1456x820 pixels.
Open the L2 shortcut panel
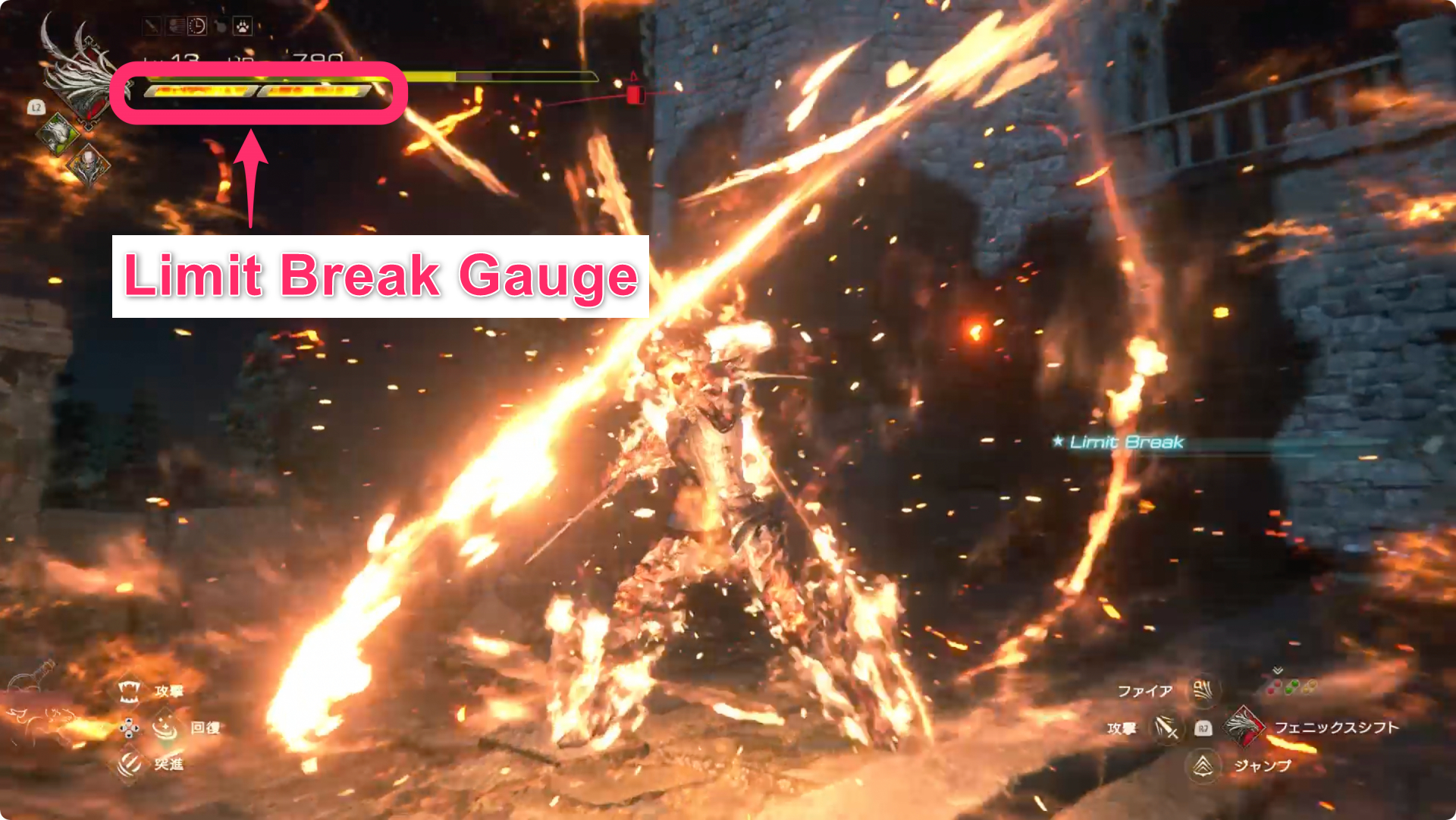(x=37, y=107)
